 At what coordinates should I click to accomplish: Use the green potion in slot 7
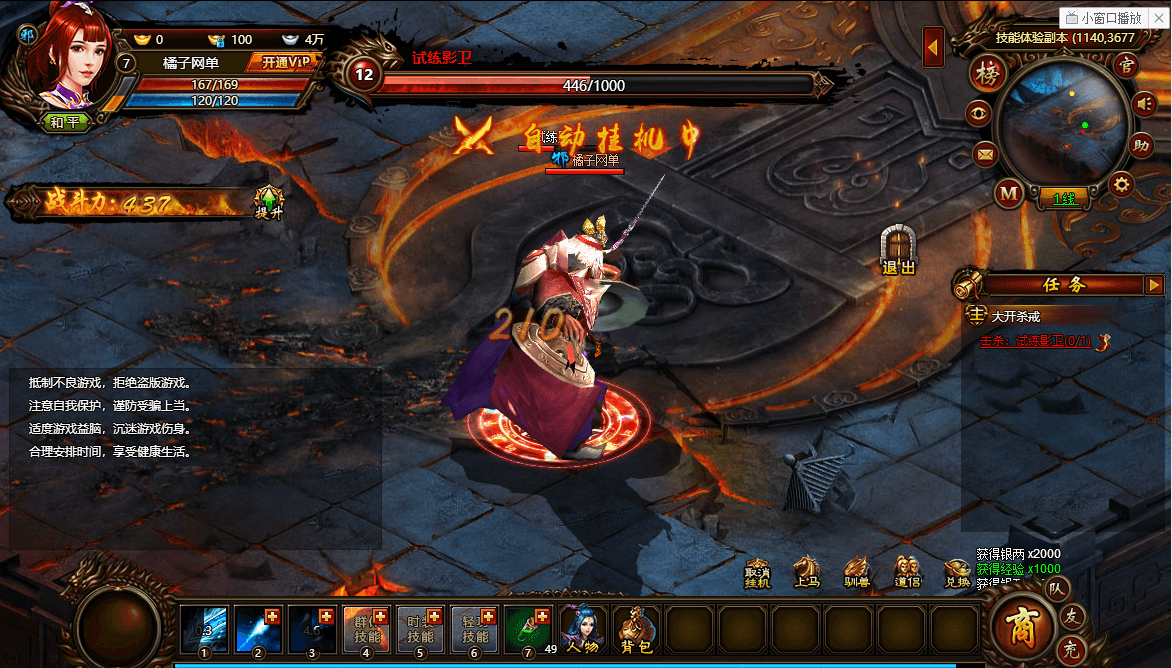point(528,628)
